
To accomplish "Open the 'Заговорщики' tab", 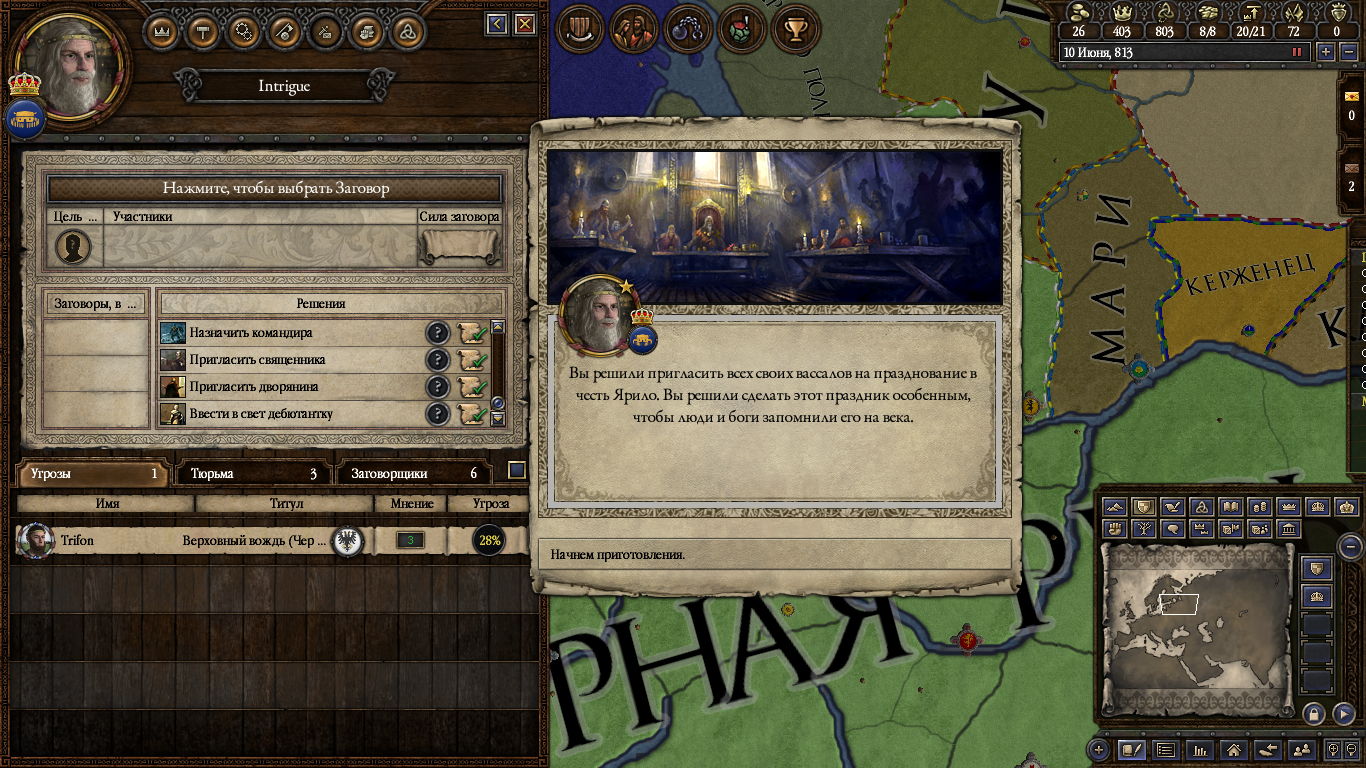I will click(x=414, y=473).
